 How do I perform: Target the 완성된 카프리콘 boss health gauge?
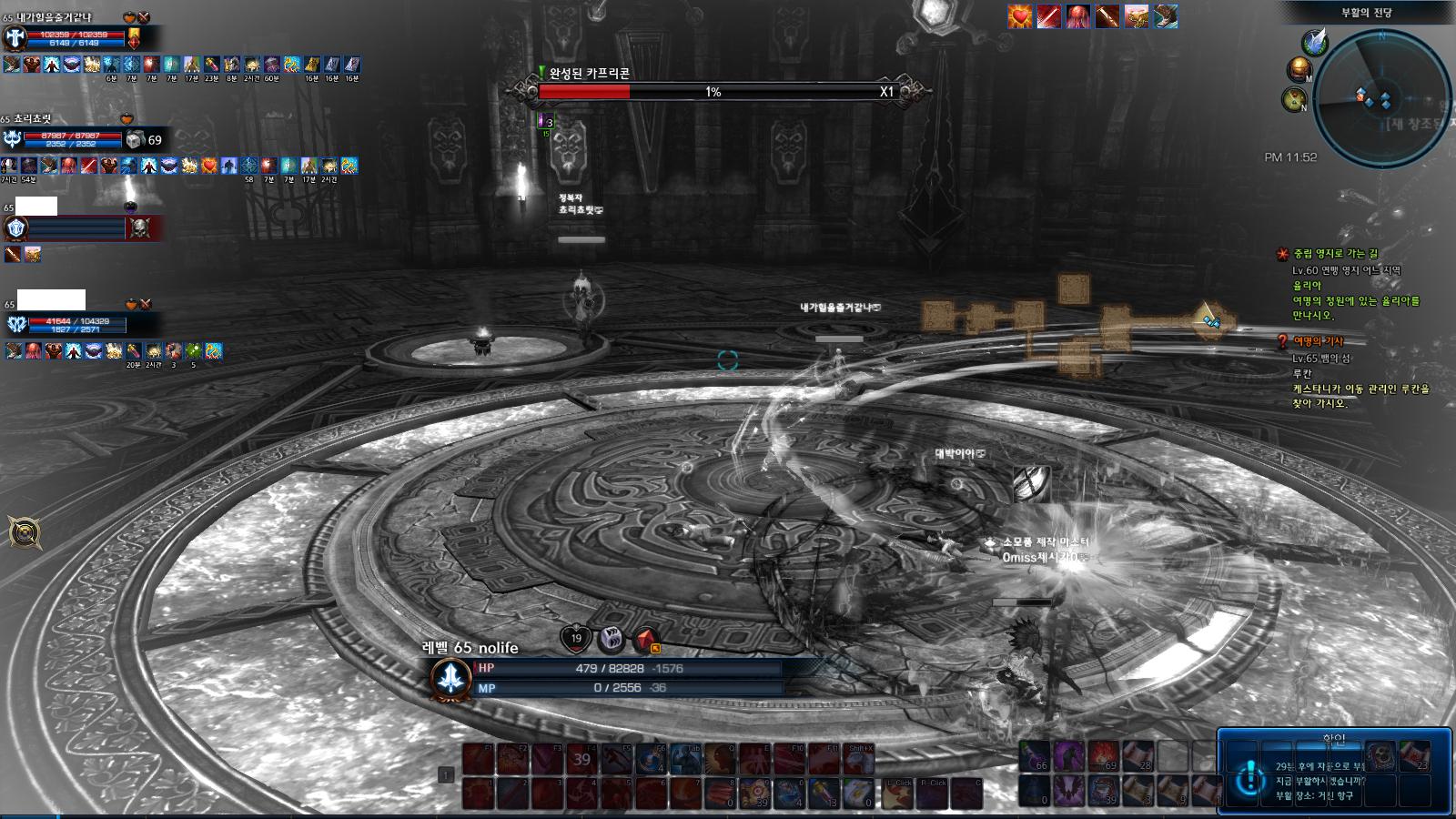tap(714, 92)
